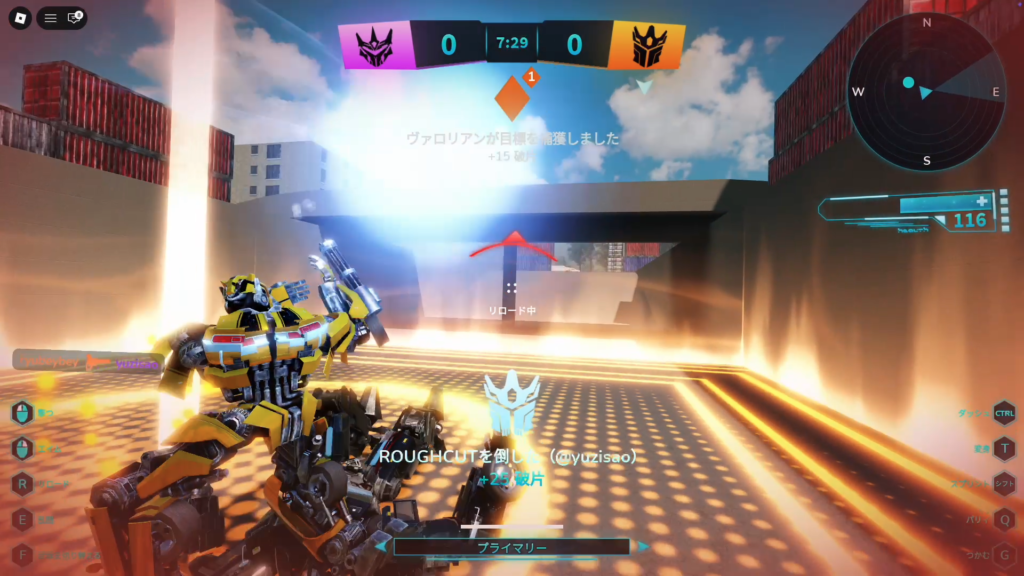This screenshot has height=576, width=1024.
Task: Click the circular radar minimap
Action: [x=925, y=92]
